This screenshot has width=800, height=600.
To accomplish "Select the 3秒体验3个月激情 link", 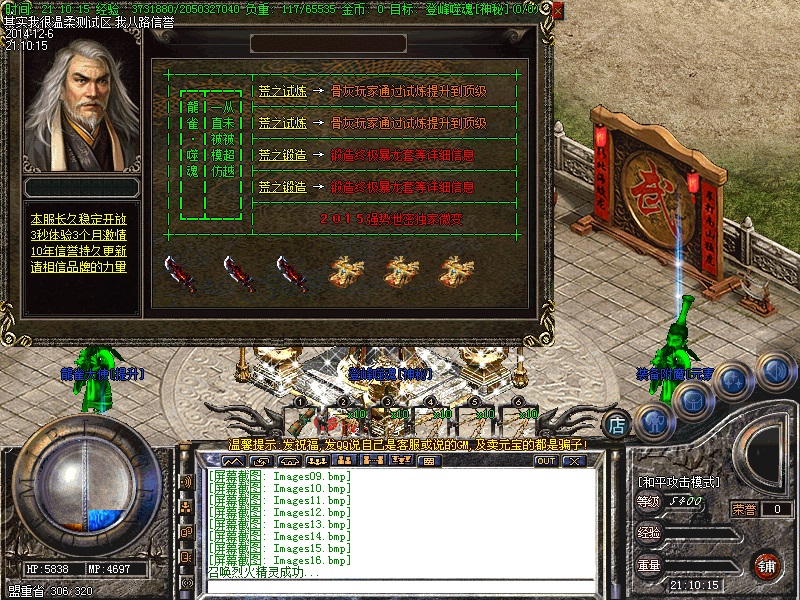I will pos(79,235).
